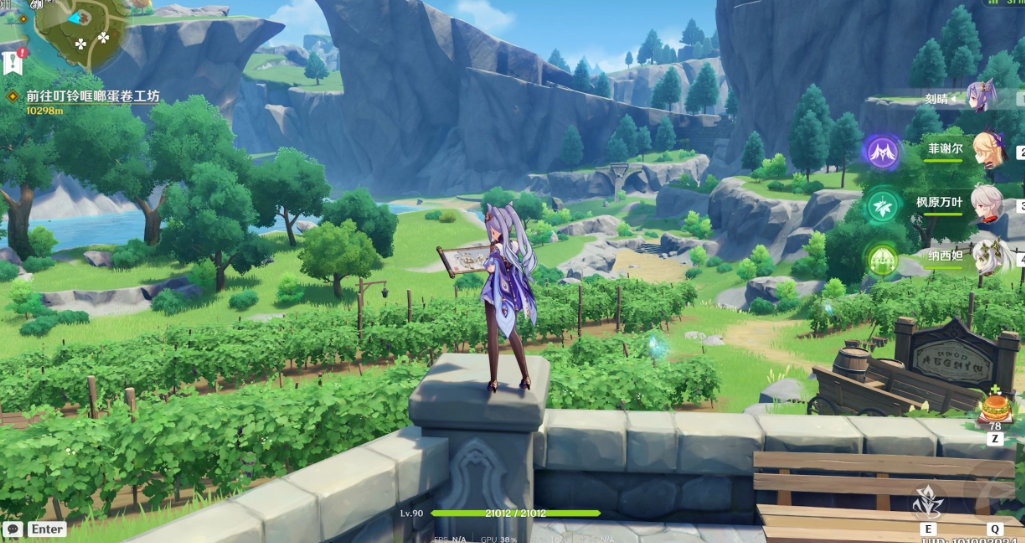The height and width of the screenshot is (543, 1025).
Task: Switch to party member 枫原万叶
Action: [x=986, y=203]
